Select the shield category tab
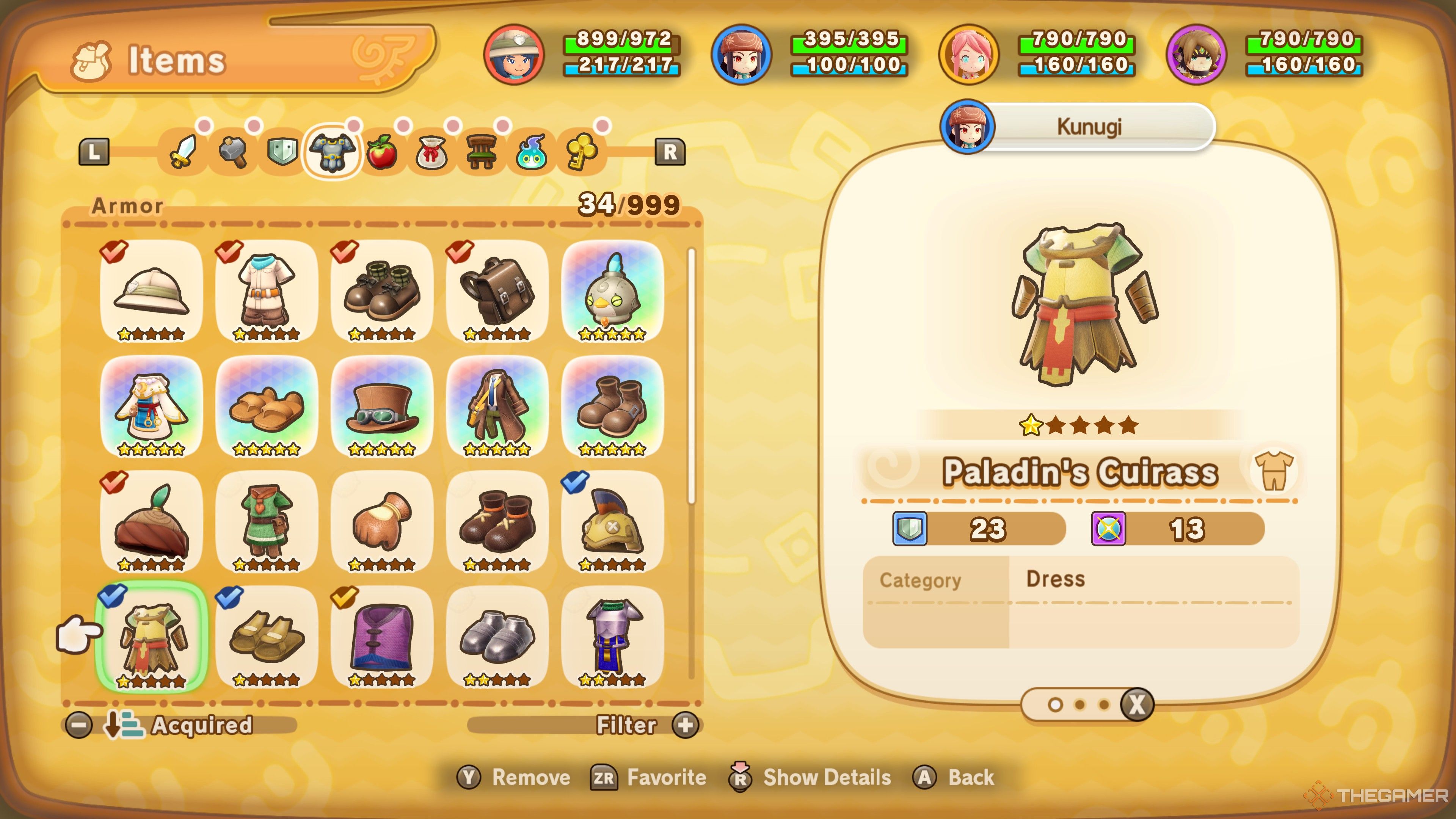1456x819 pixels. 282,152
